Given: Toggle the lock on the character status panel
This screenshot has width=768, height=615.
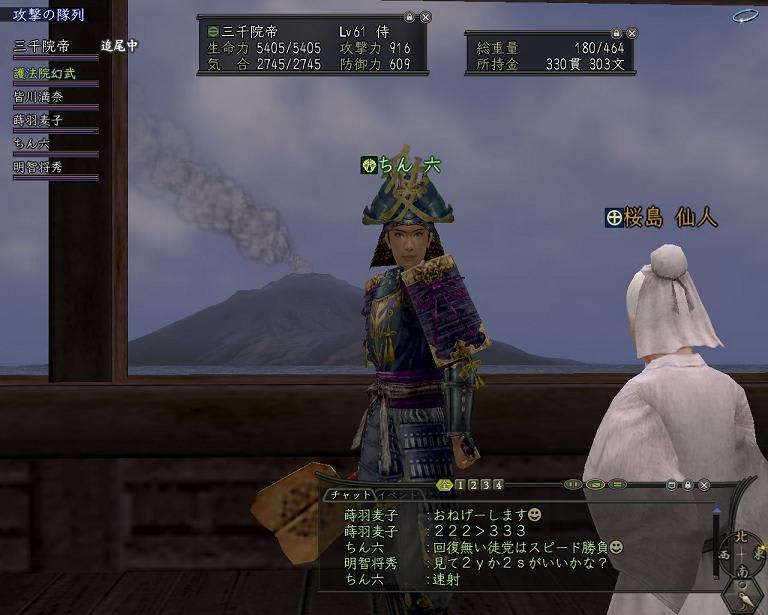Looking at the screenshot, I should click(409, 18).
